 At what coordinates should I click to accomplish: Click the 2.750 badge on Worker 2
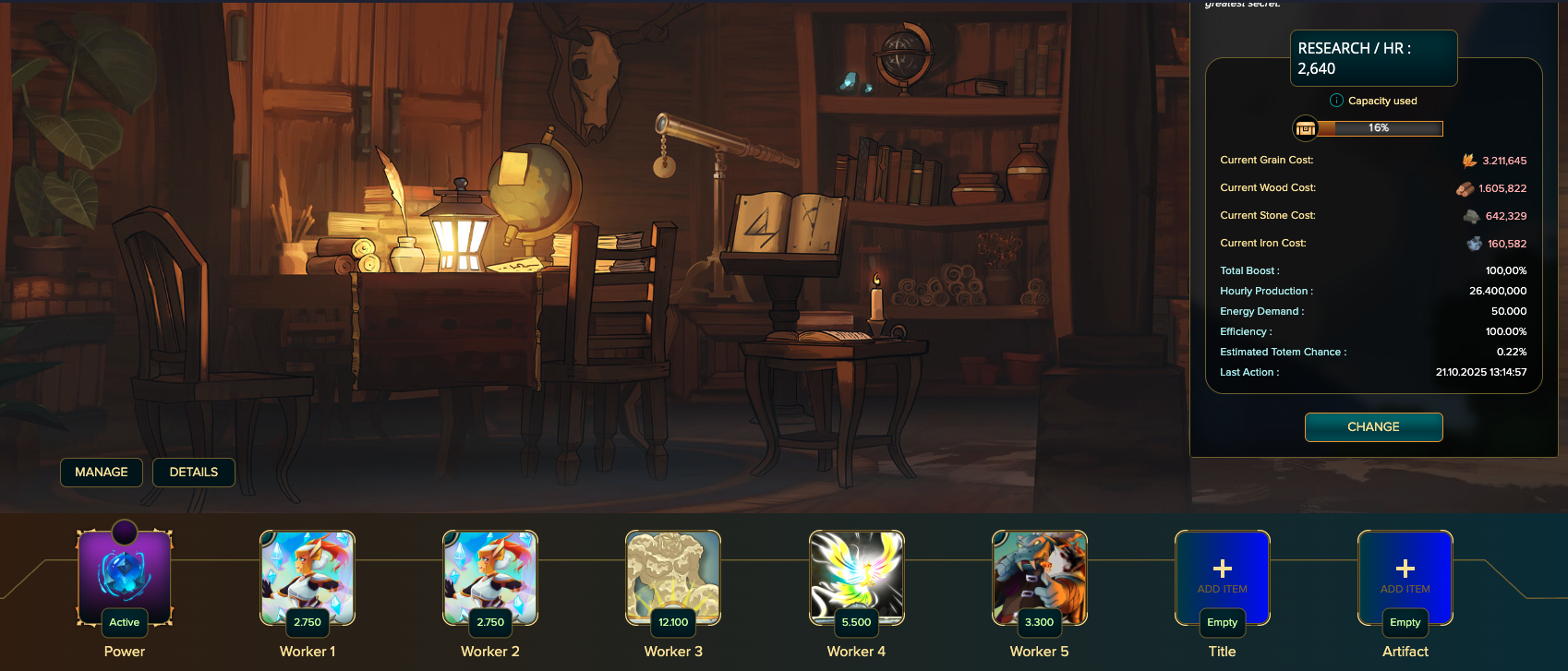click(x=489, y=623)
